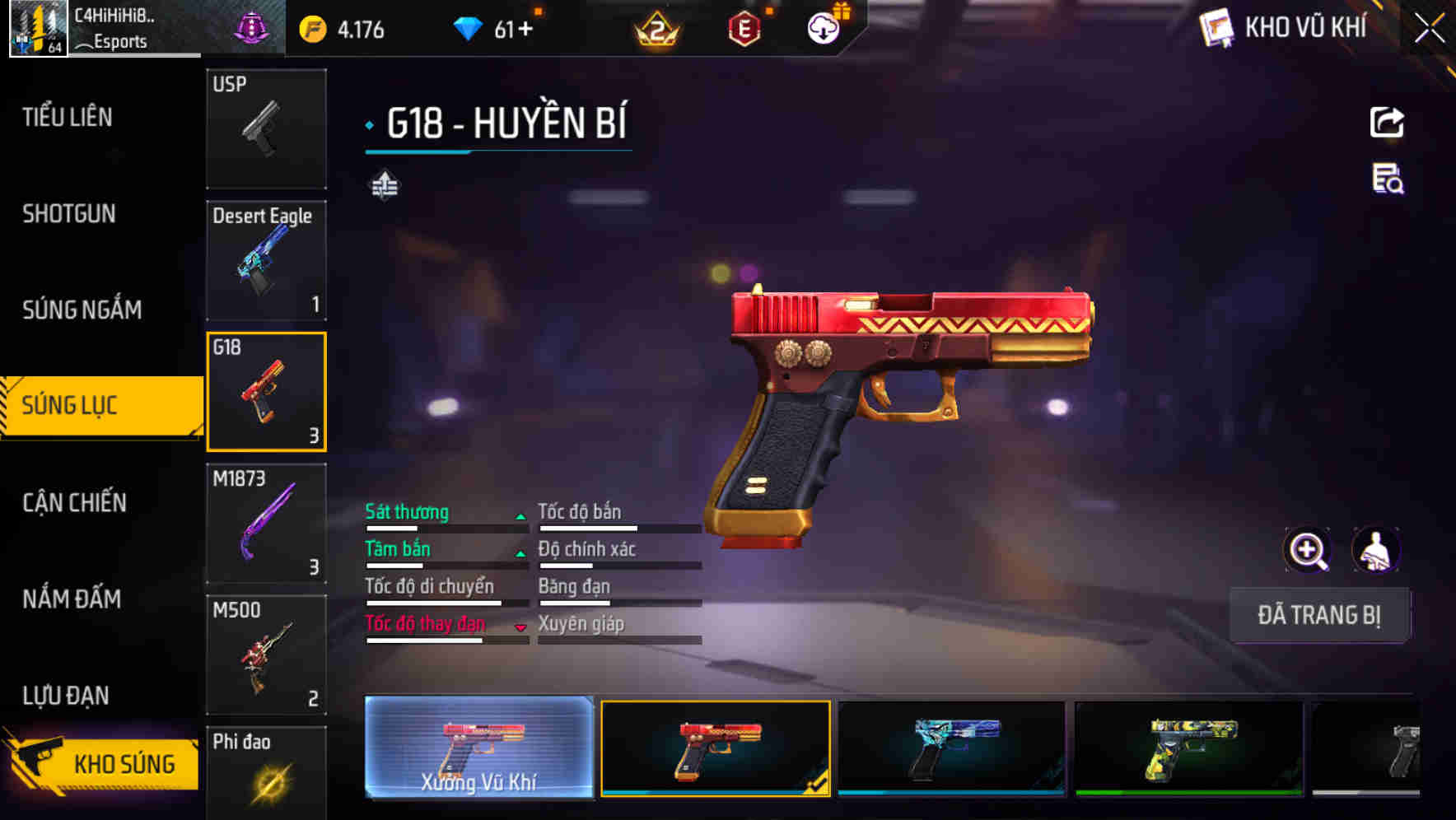This screenshot has height=820, width=1456.
Task: Open the Elite Pass E icon
Action: pos(745,27)
